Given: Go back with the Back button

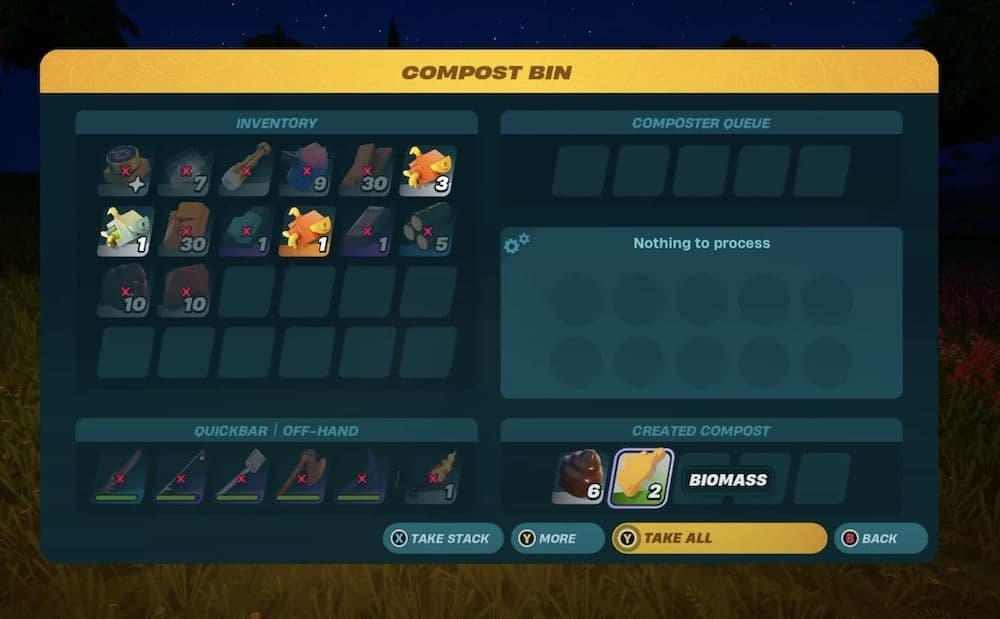Looking at the screenshot, I should (880, 538).
